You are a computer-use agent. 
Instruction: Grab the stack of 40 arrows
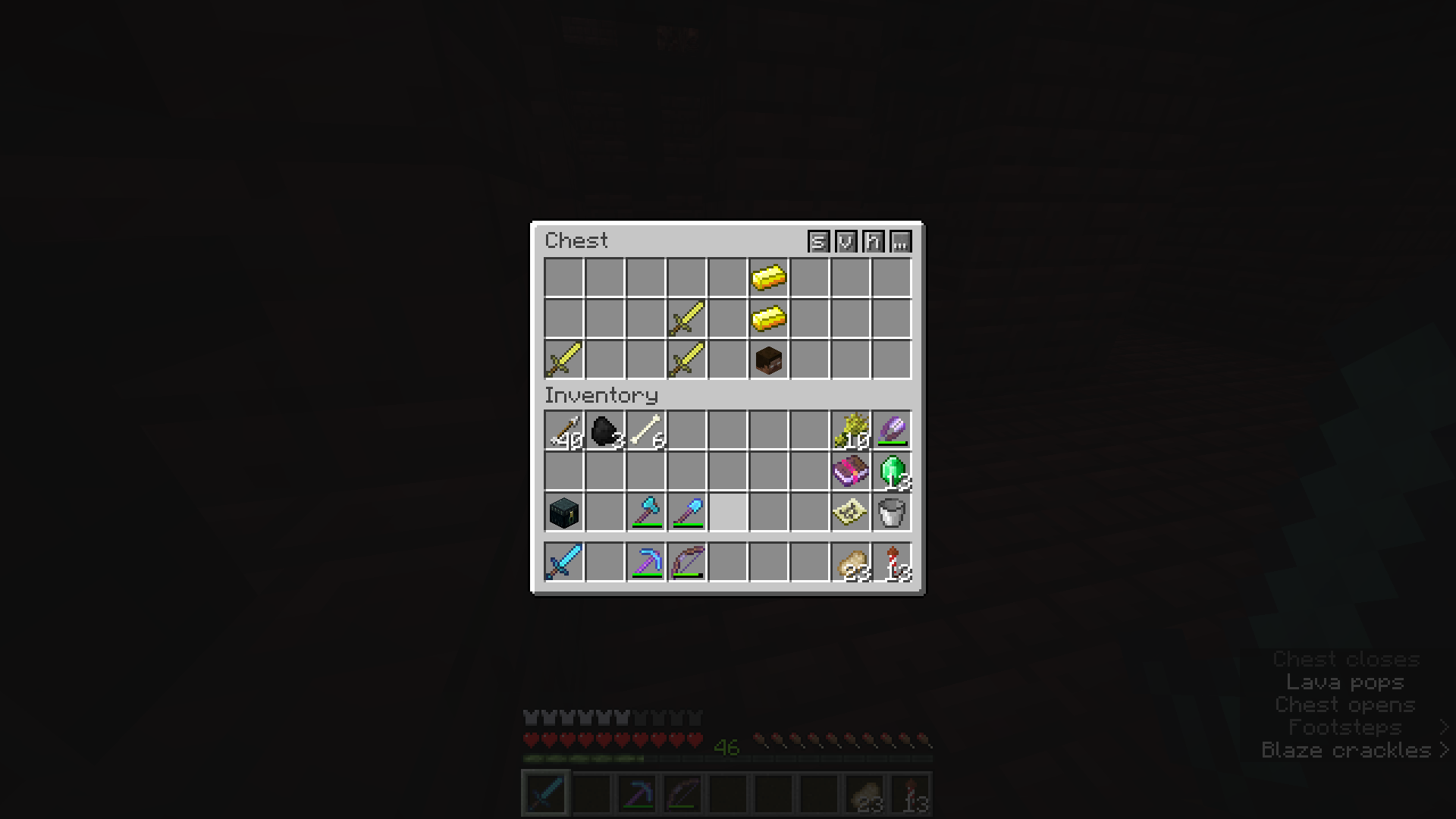point(563,431)
